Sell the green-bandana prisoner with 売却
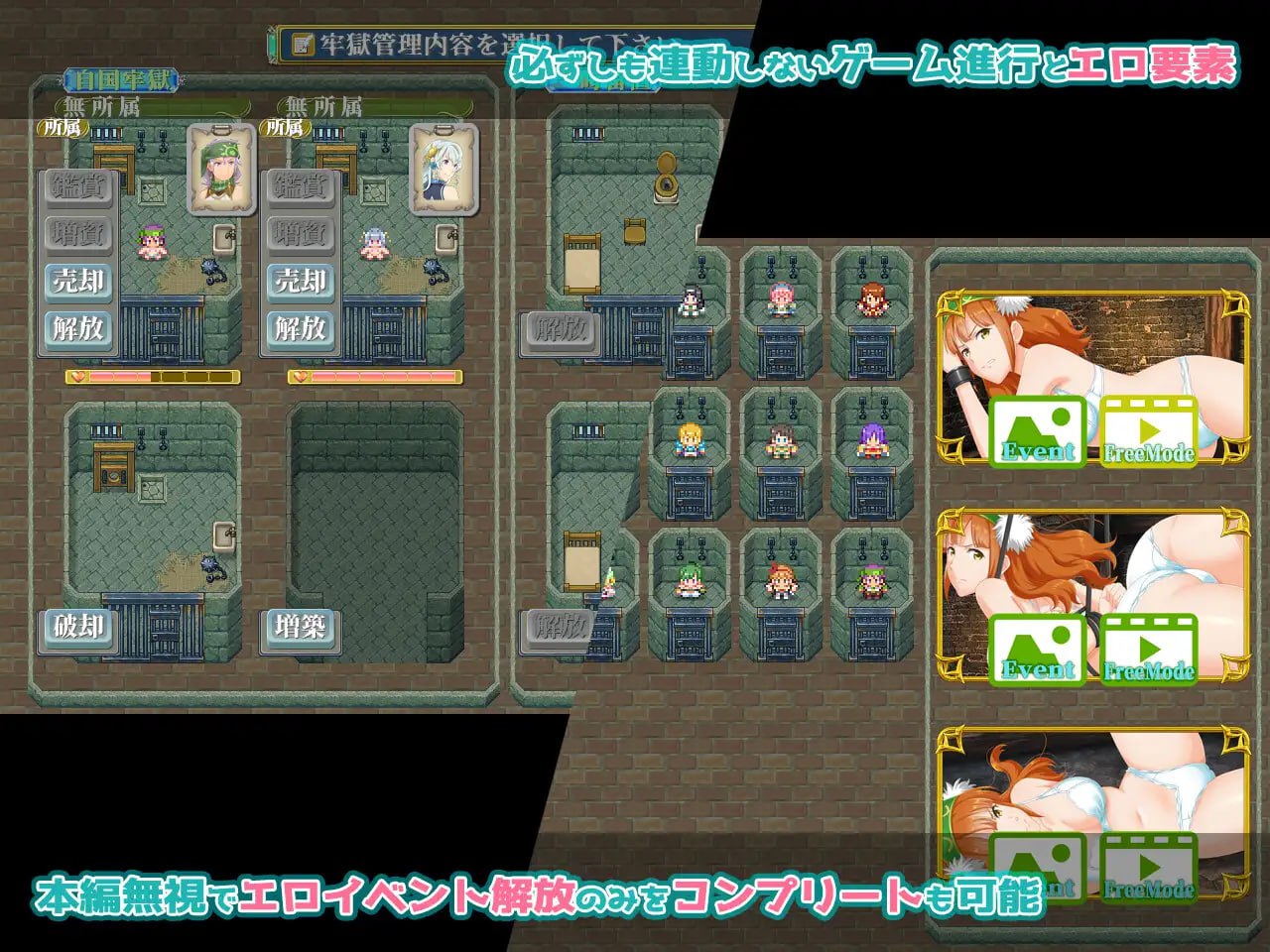This screenshot has width=1270, height=952. [x=78, y=282]
